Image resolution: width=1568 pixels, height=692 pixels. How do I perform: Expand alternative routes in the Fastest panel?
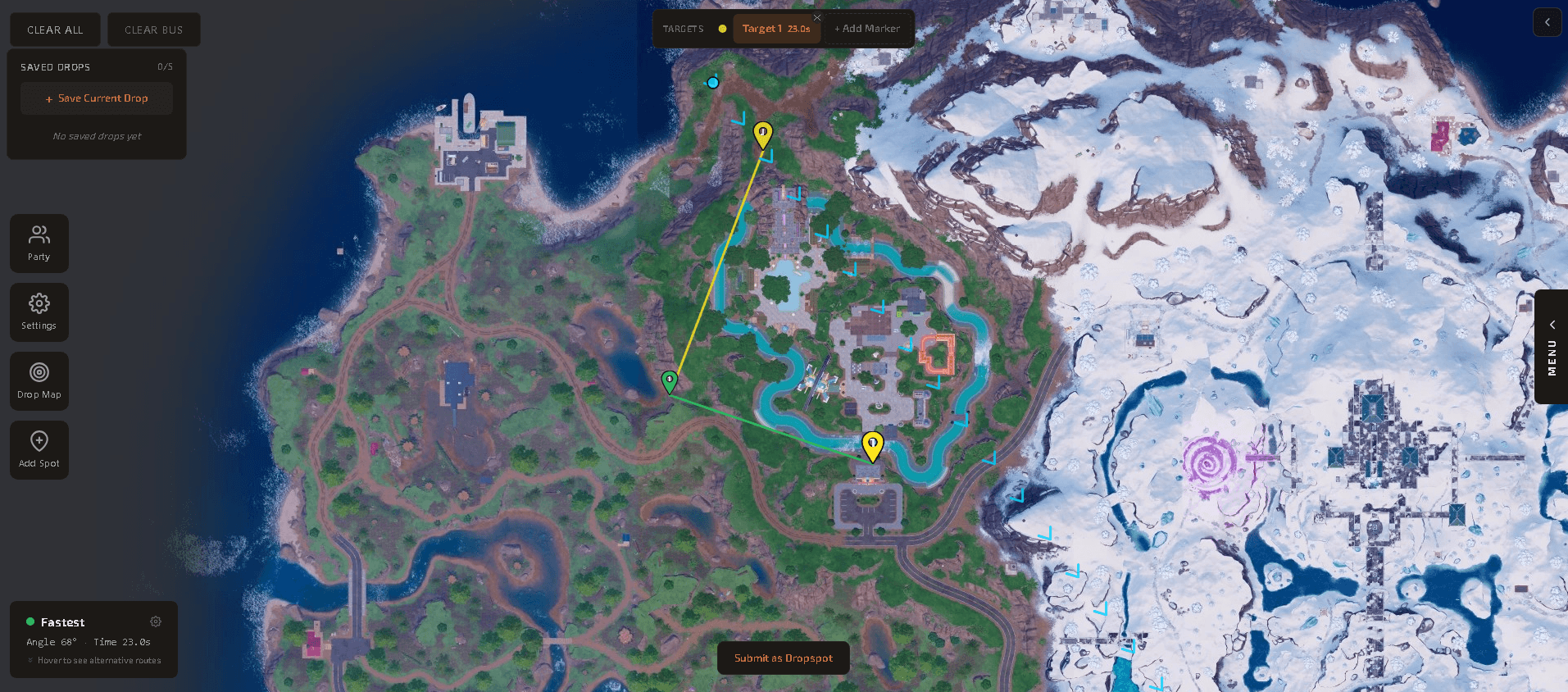point(93,660)
